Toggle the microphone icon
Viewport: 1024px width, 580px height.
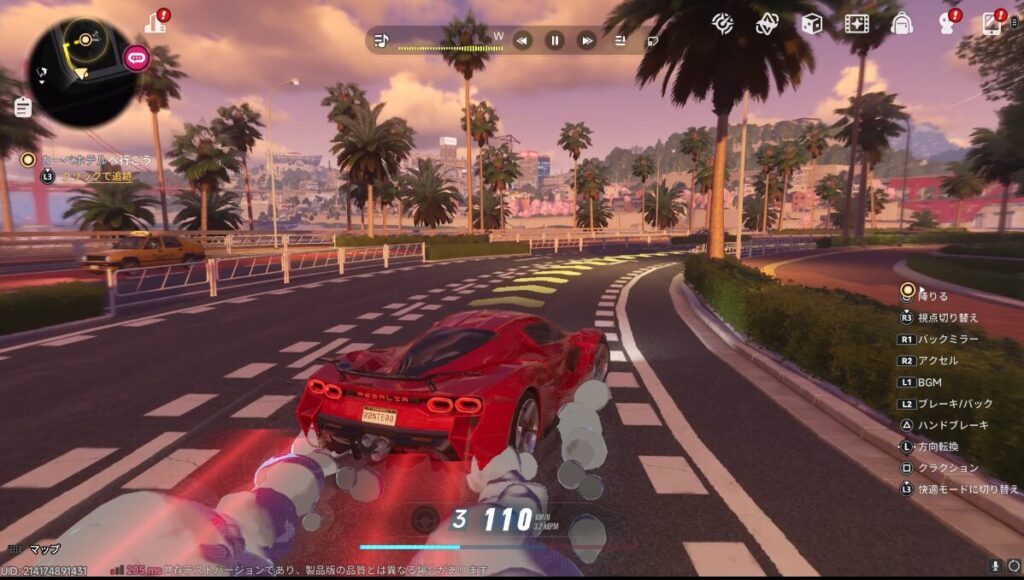tap(995, 566)
